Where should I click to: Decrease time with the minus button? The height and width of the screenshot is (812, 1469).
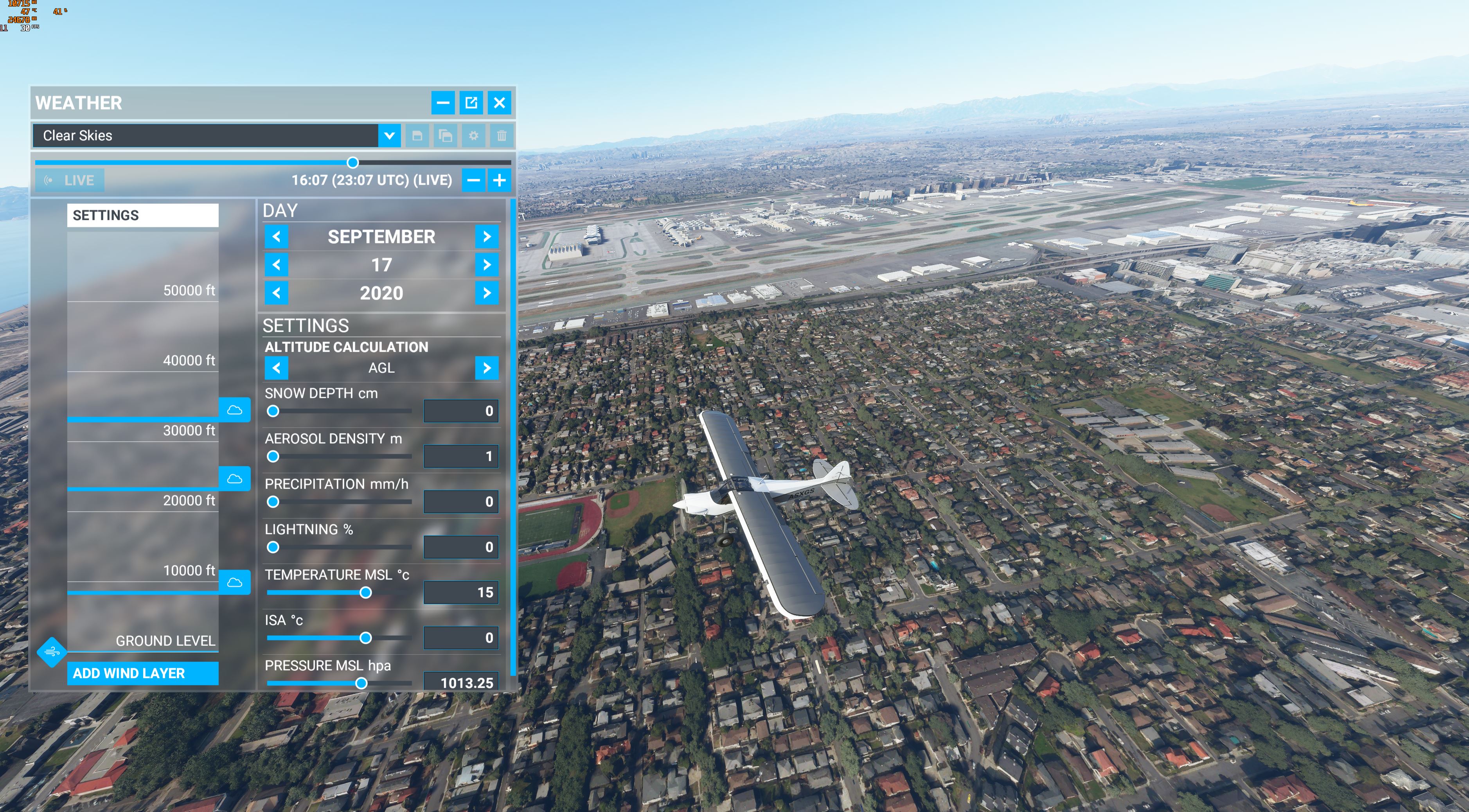click(473, 181)
